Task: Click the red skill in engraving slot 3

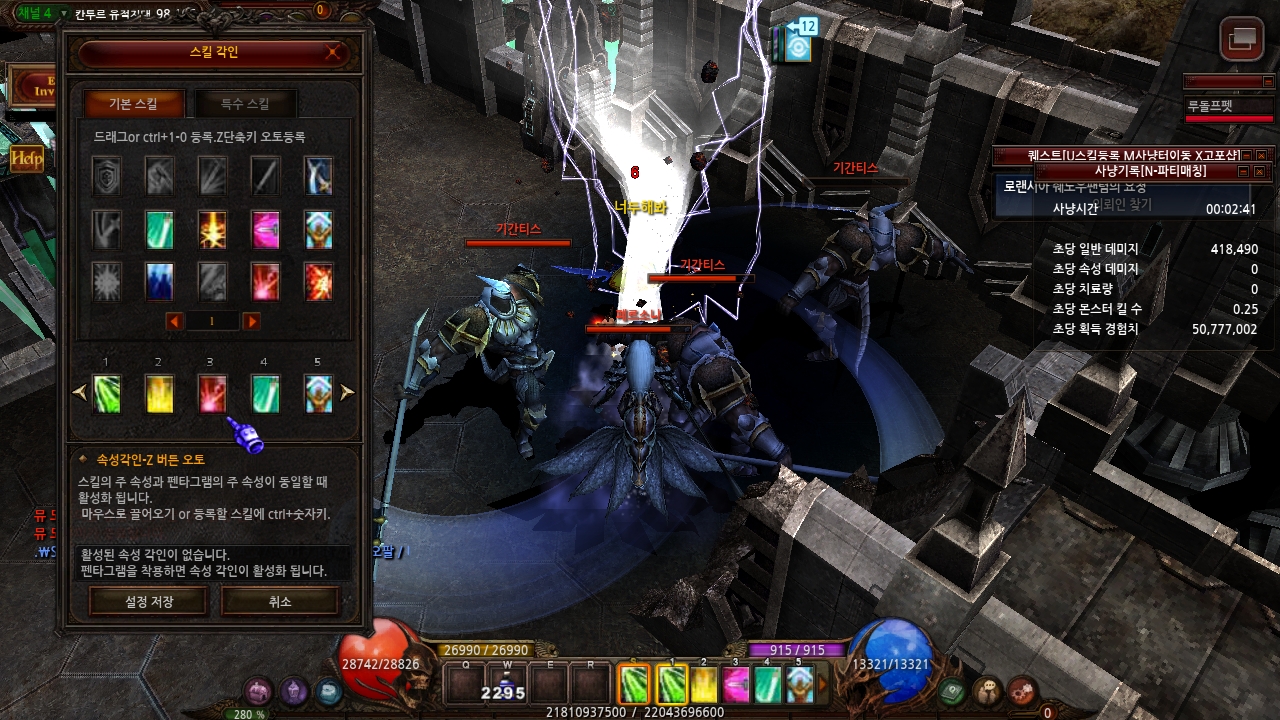Action: [212, 393]
